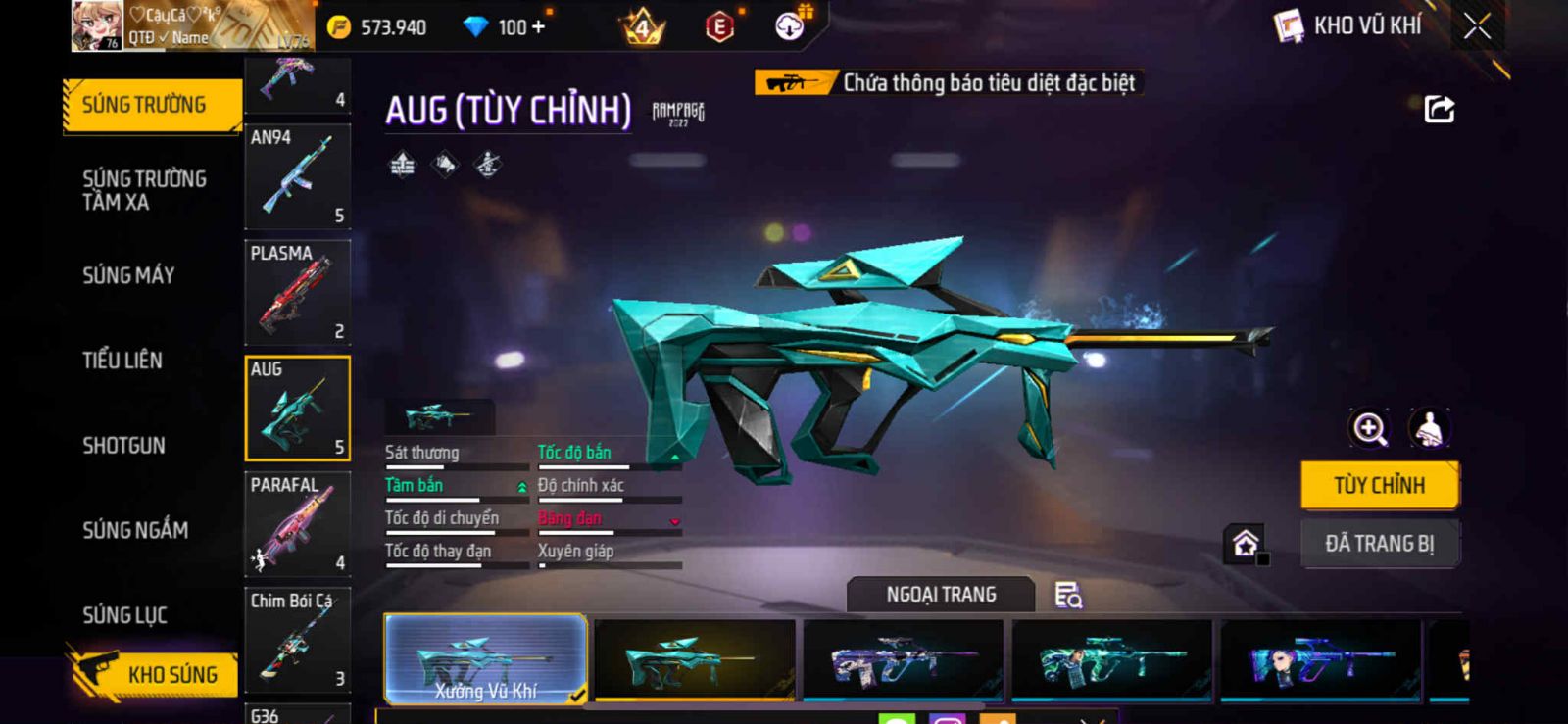Switch to SÚNG TRƯỜNG TẦM XA category
1568x724 pixels.
point(144,190)
